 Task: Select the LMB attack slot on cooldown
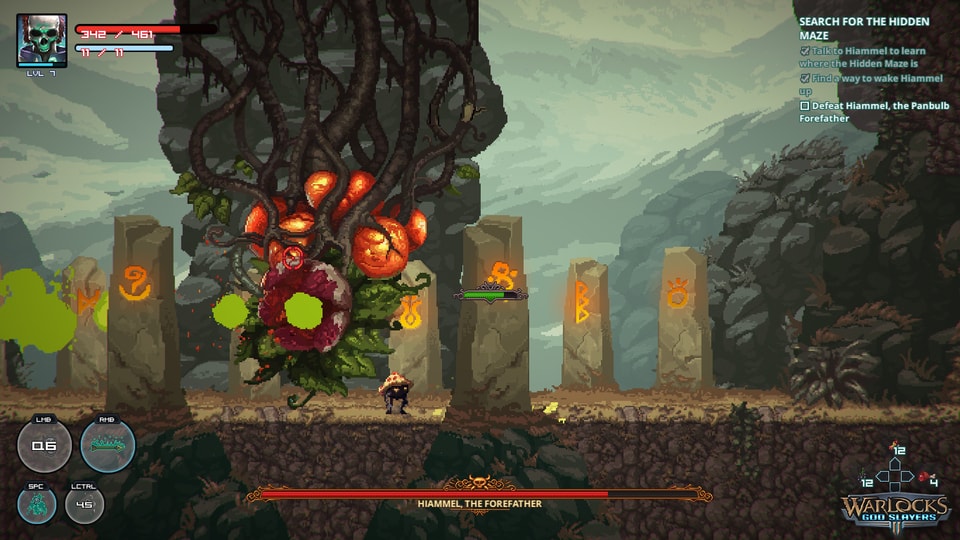(x=45, y=445)
